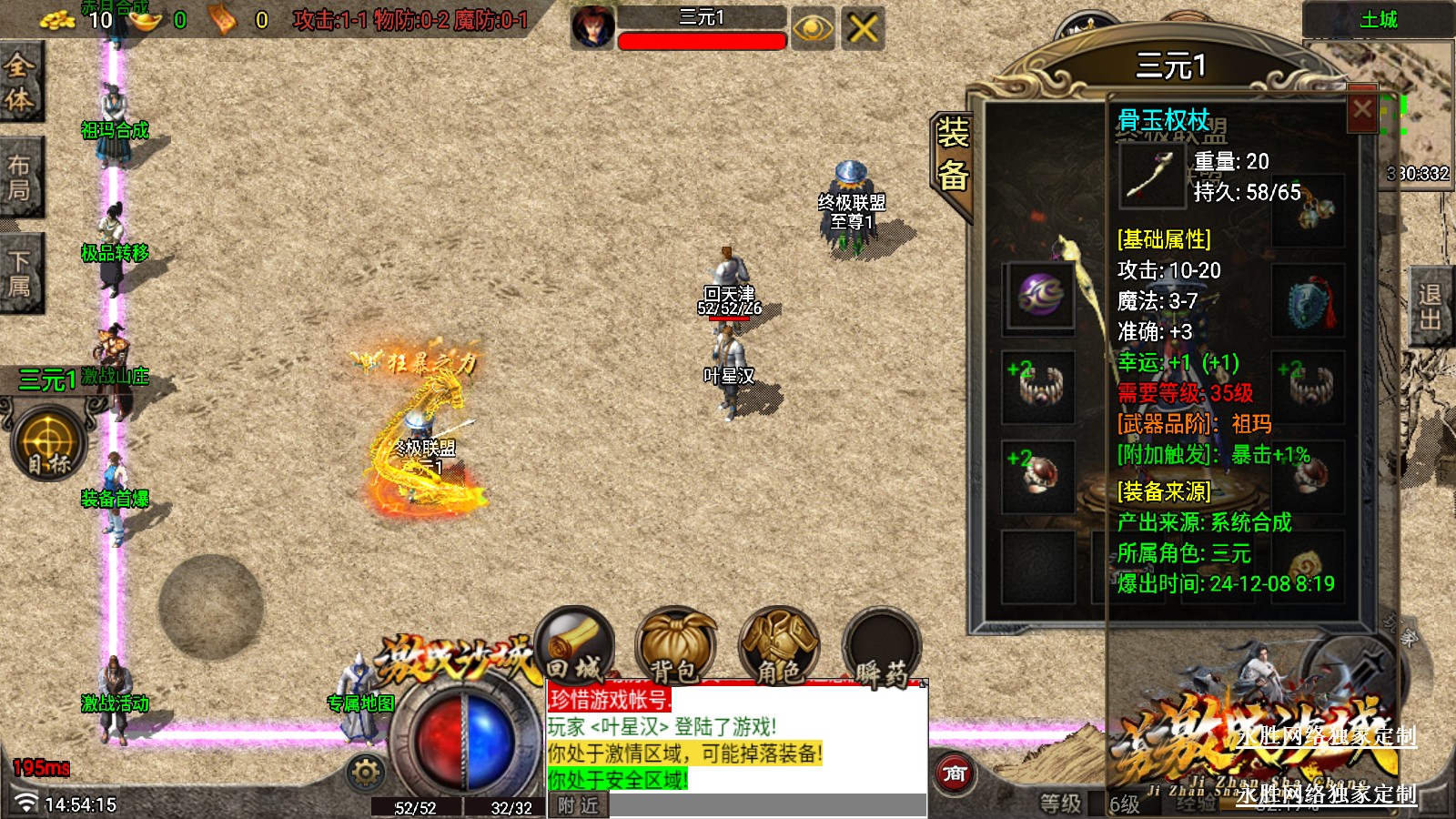Dismiss target with the yellow X button
This screenshot has width=1456, height=819.
pos(863,28)
